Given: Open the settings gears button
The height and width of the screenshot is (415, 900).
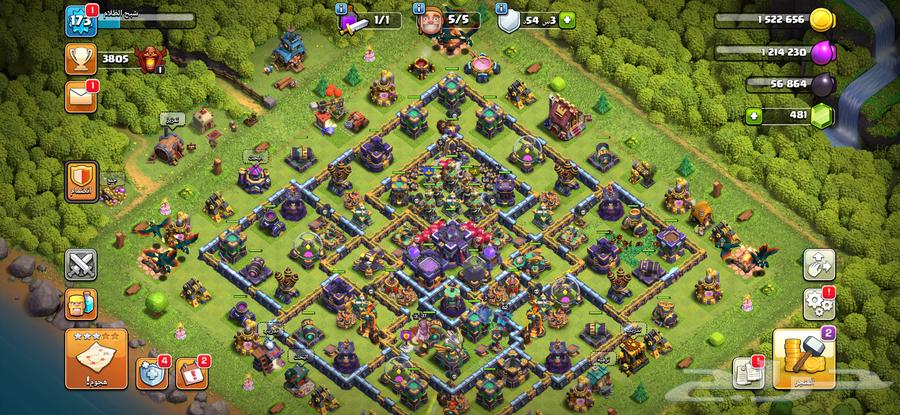Looking at the screenshot, I should point(819,301).
